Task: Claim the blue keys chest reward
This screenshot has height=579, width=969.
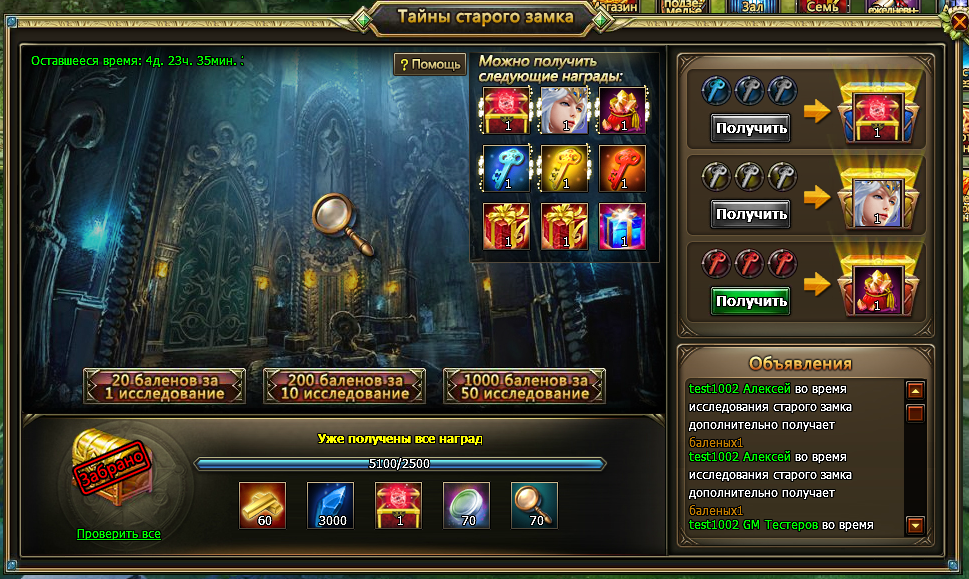Action: click(x=750, y=128)
